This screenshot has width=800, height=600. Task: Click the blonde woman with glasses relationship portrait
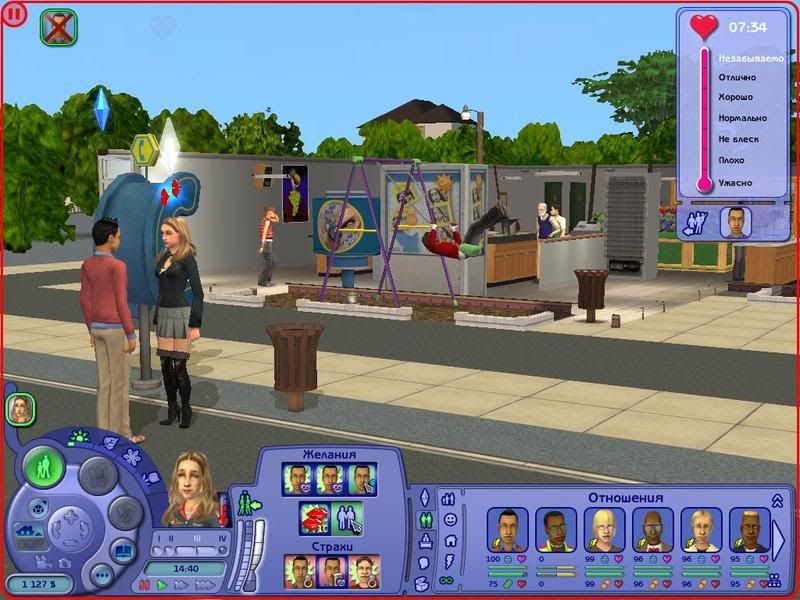604,530
